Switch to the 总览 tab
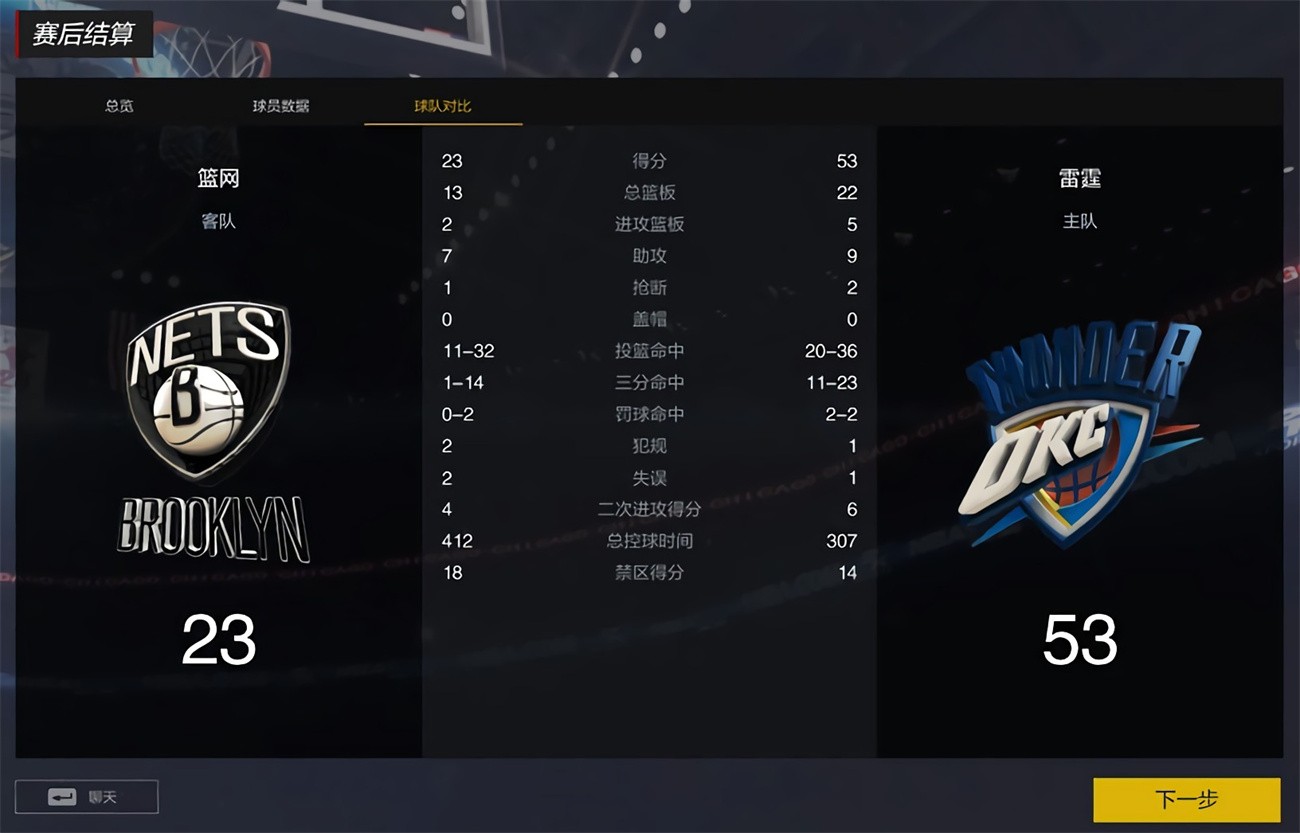 (x=118, y=104)
